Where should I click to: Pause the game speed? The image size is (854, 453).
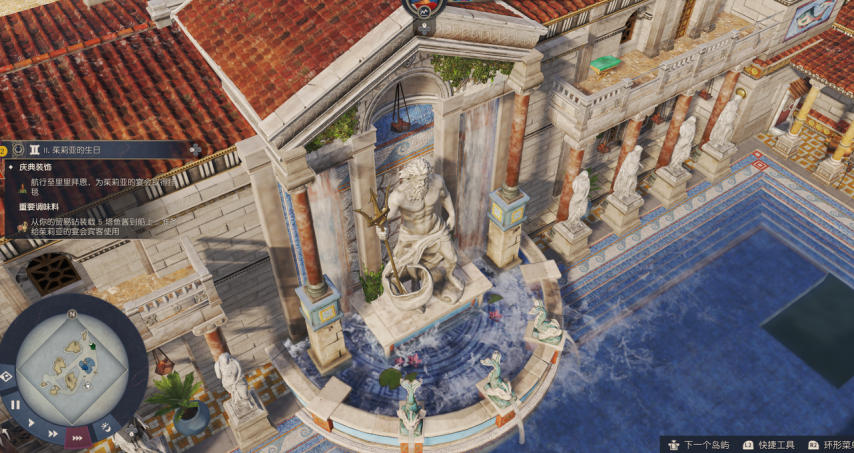(x=15, y=406)
